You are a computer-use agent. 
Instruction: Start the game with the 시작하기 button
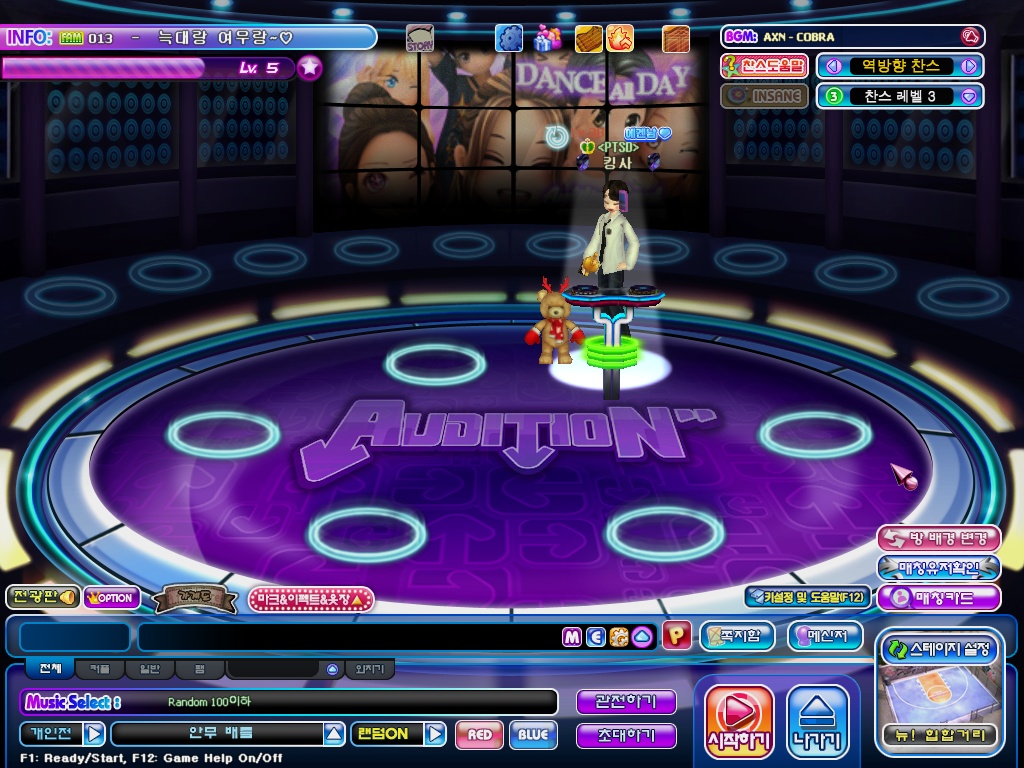point(739,721)
